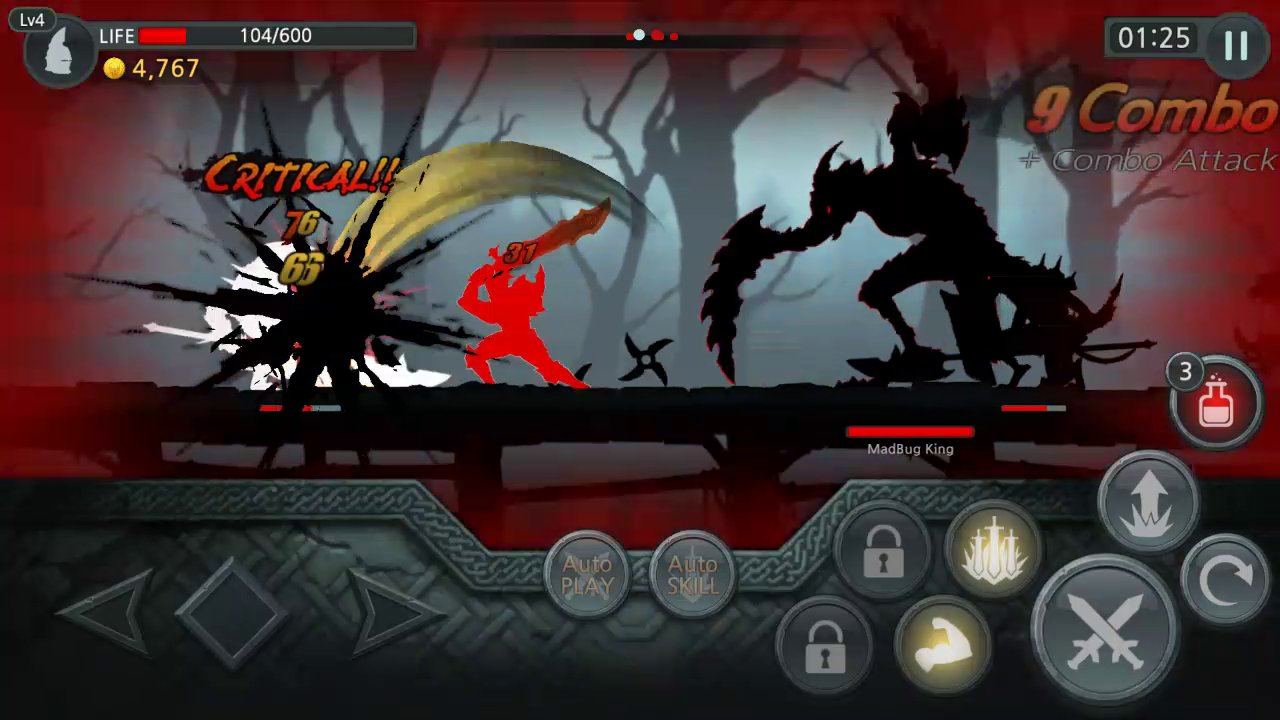Pause the game
The width and height of the screenshot is (1280, 720).
pos(1236,44)
